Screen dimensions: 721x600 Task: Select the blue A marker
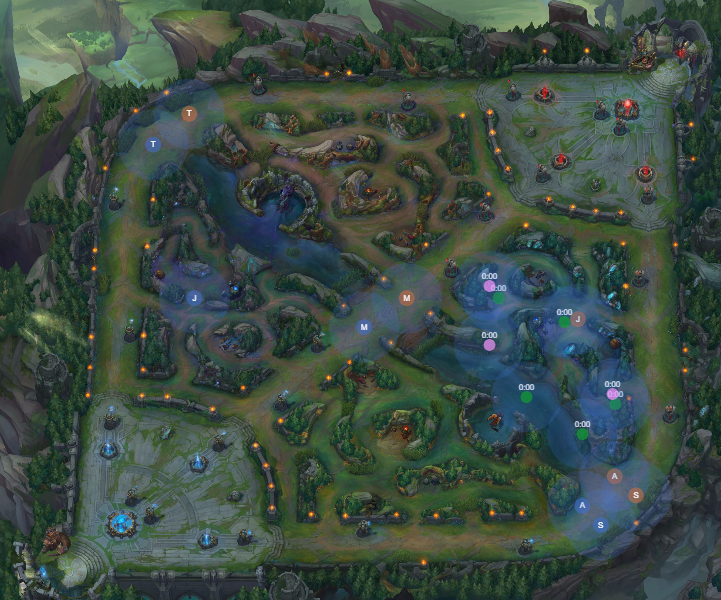tap(582, 506)
